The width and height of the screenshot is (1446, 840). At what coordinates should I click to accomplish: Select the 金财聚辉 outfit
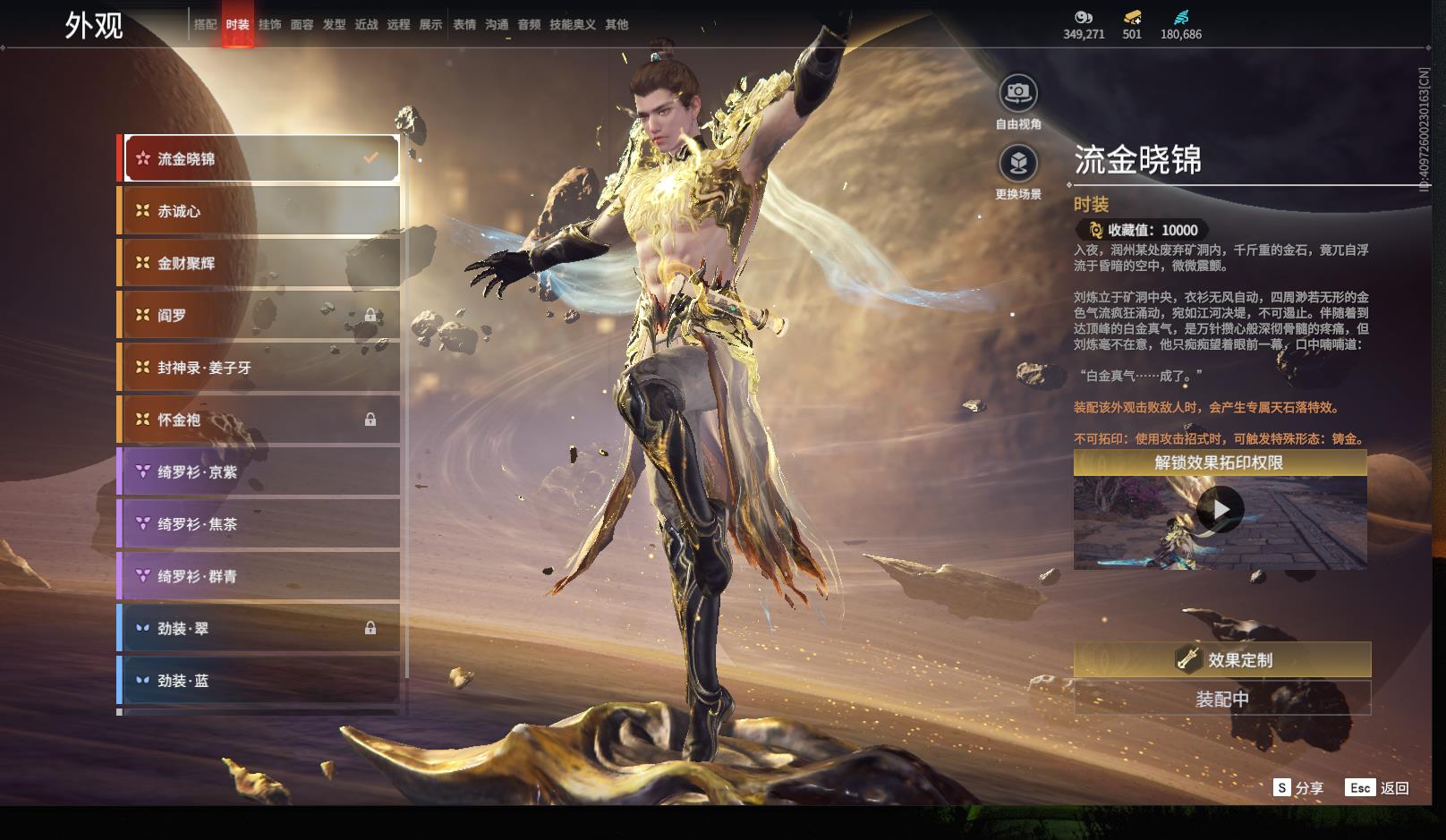pyautogui.click(x=259, y=263)
